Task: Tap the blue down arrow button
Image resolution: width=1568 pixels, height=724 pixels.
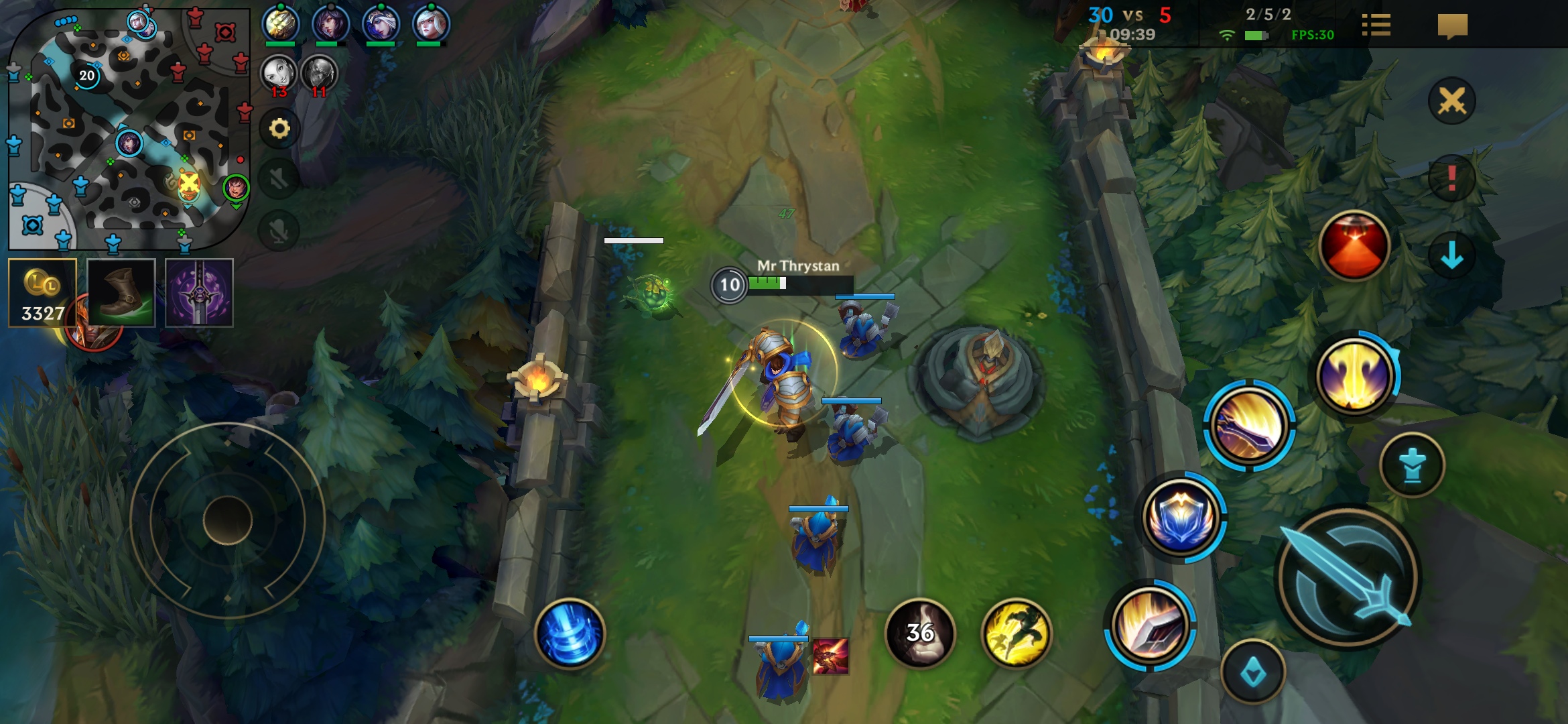Action: click(1451, 255)
